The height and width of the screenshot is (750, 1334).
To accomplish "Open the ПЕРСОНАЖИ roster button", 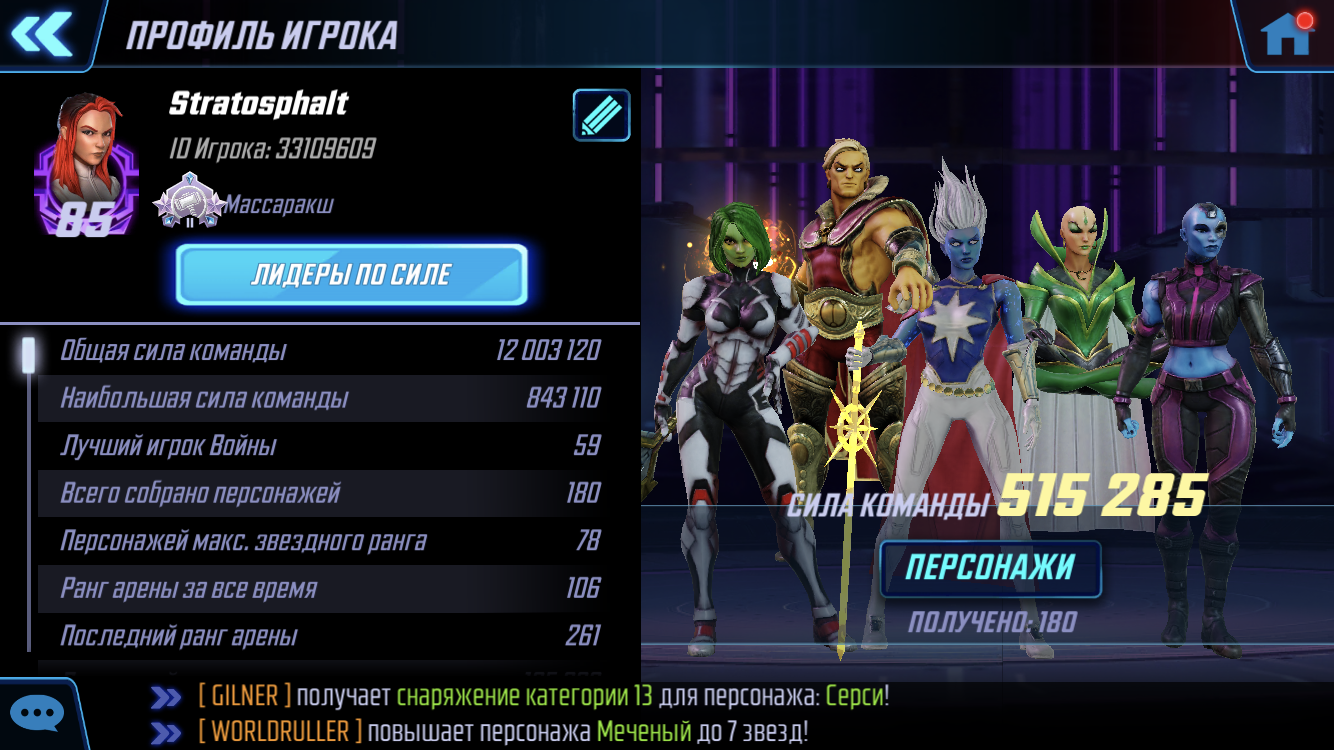I will pyautogui.click(x=990, y=568).
